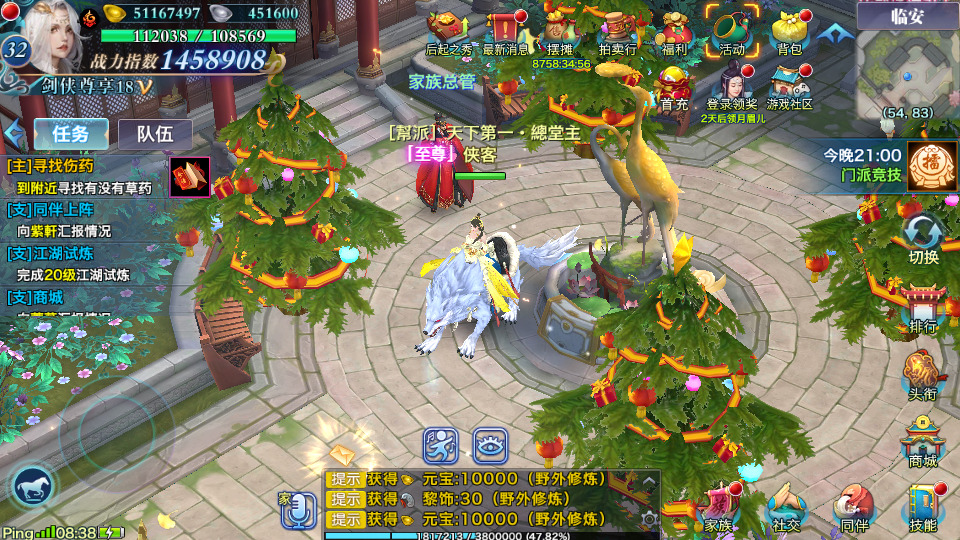Open the 首充 first recharge offer
Viewport: 960px width, 540px height.
(674, 88)
